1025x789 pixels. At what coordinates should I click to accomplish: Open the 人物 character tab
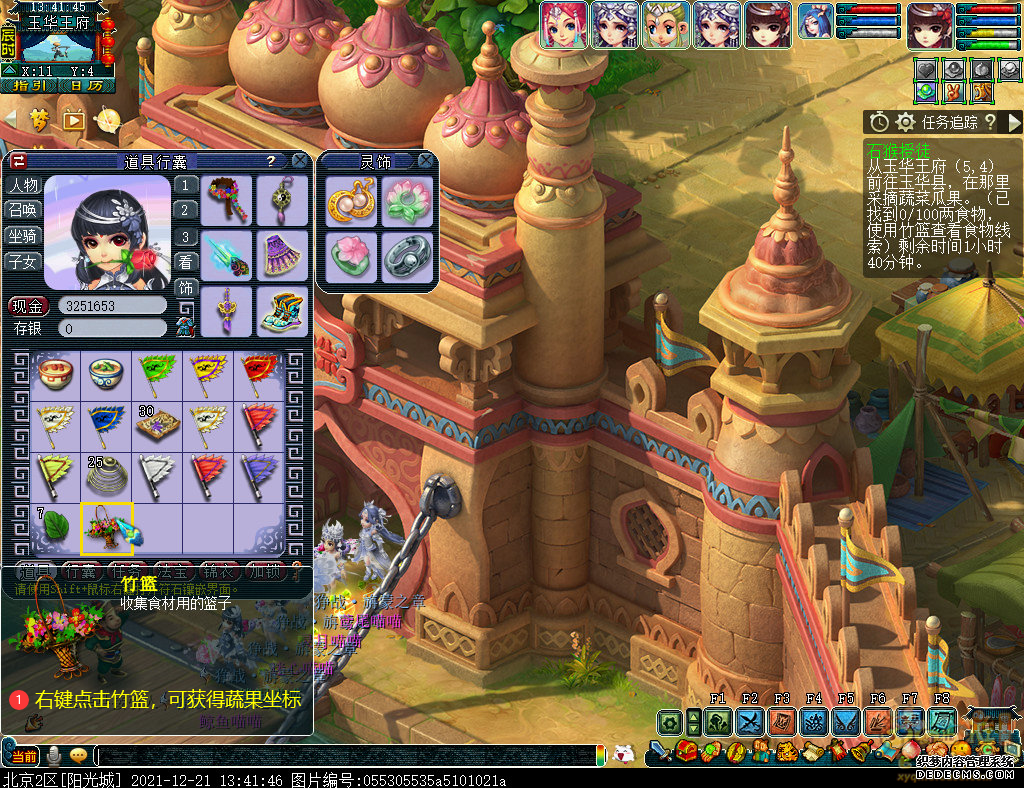24,186
